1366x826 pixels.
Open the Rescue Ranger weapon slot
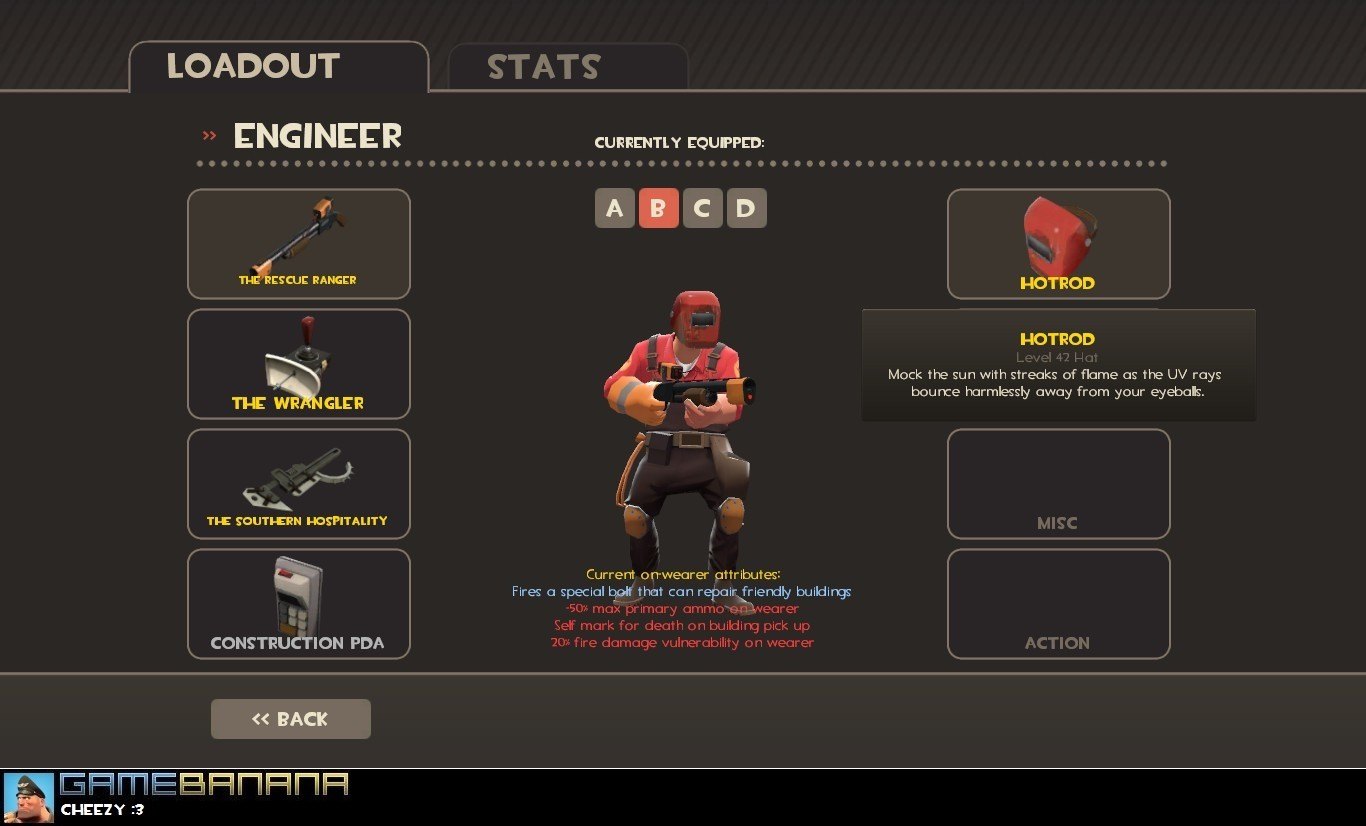pyautogui.click(x=298, y=243)
